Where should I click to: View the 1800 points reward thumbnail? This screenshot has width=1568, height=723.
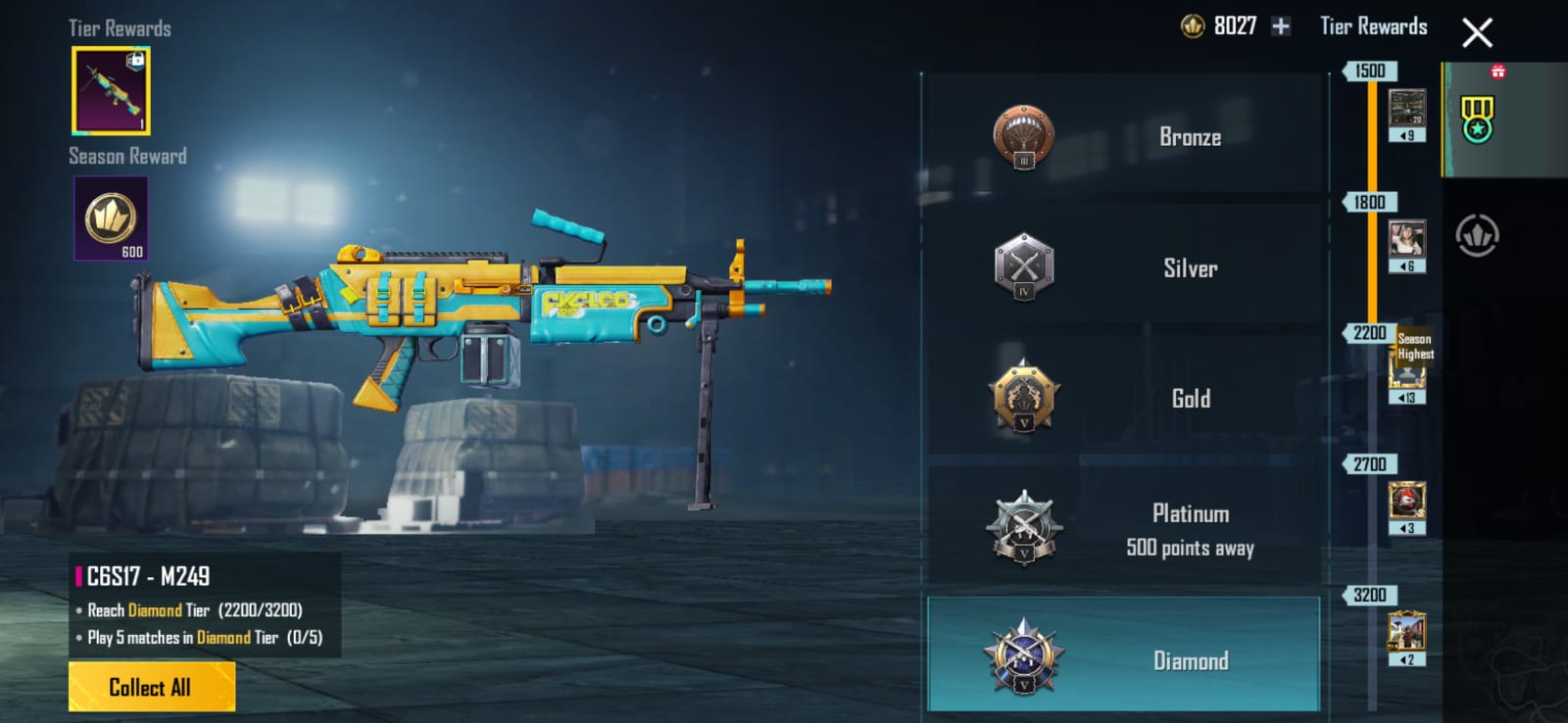pyautogui.click(x=1407, y=239)
